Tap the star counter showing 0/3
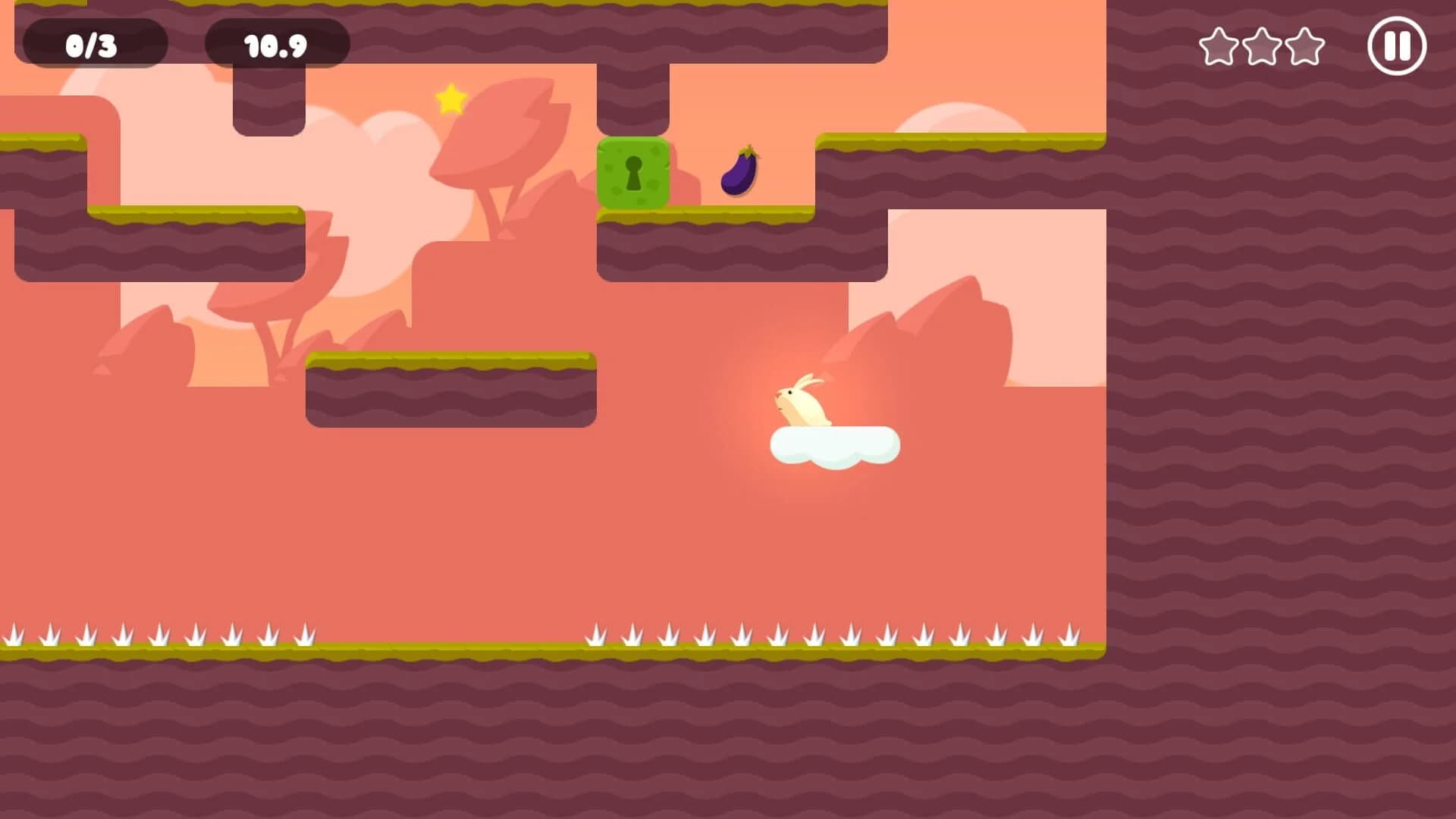Viewport: 1456px width, 819px height. (94, 44)
